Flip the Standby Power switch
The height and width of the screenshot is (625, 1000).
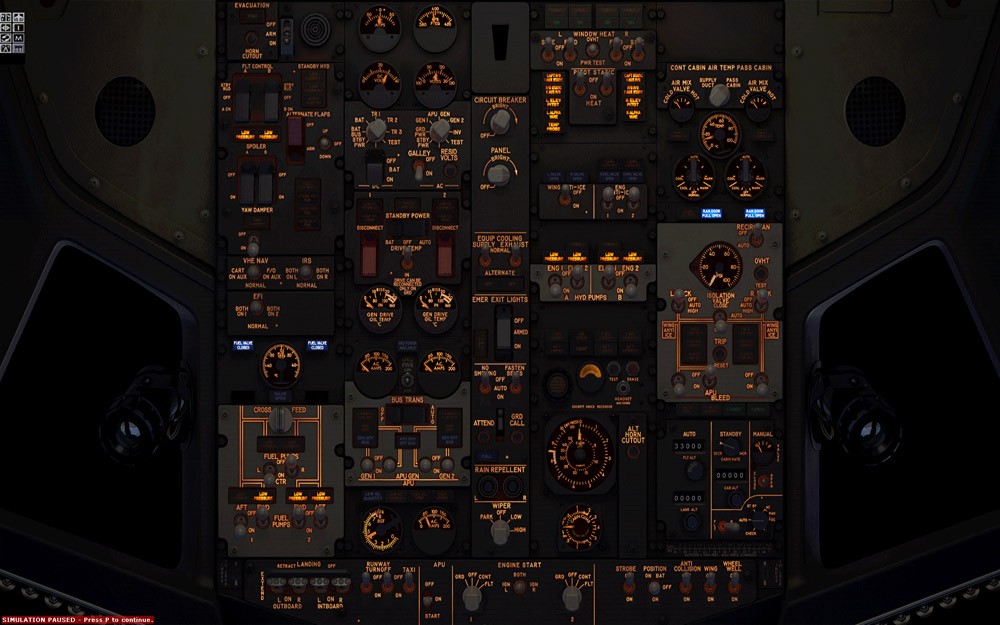click(407, 251)
